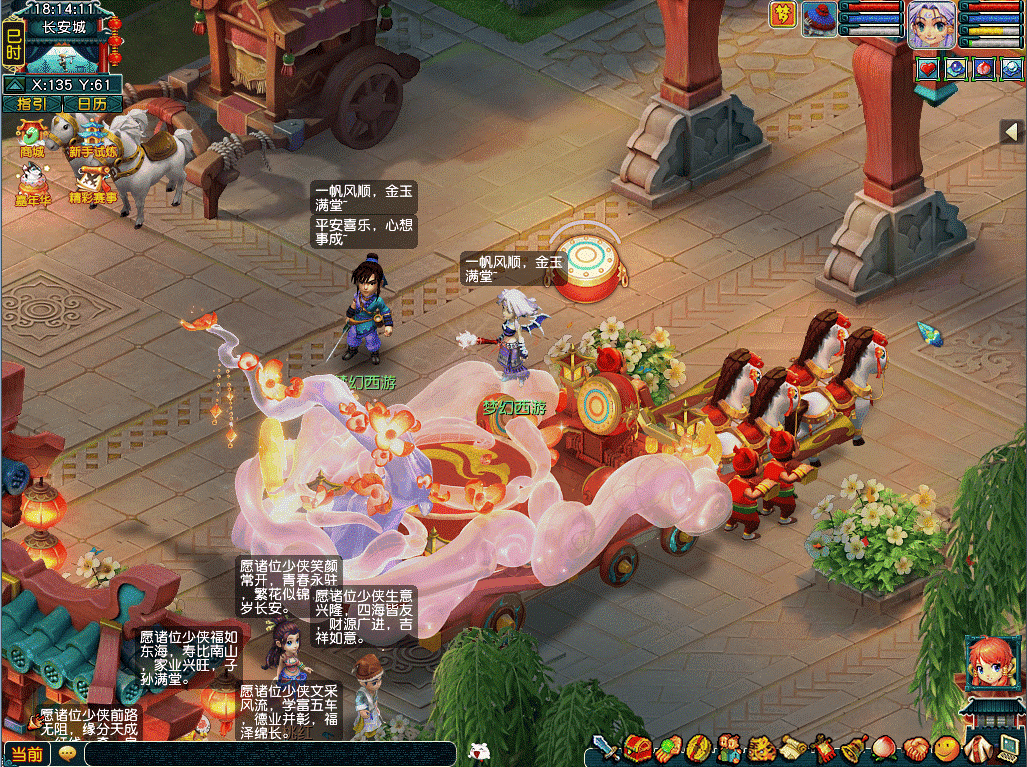Screen dimensions: 1027x767
Task: Open the smiley face emote menu
Action: tap(945, 748)
